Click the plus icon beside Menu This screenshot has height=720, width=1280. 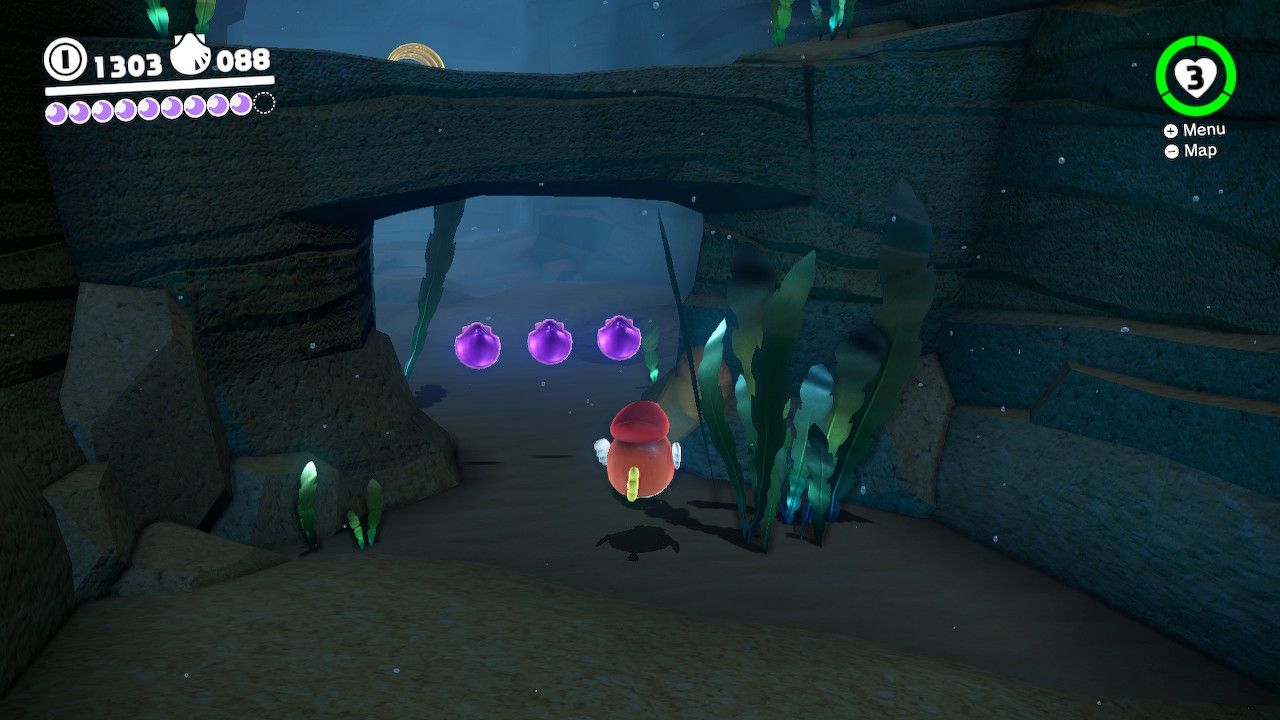(x=1170, y=129)
